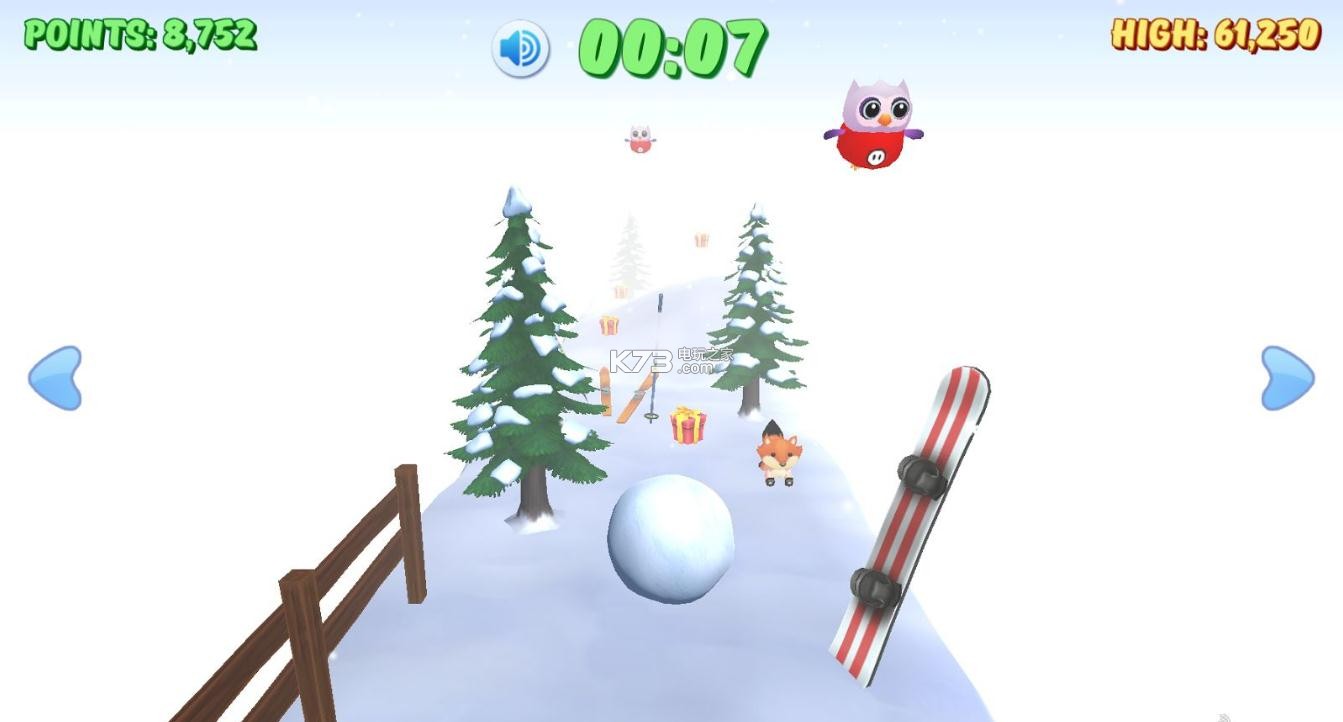
Task: Tap the yellow gift box
Action: coord(687,427)
